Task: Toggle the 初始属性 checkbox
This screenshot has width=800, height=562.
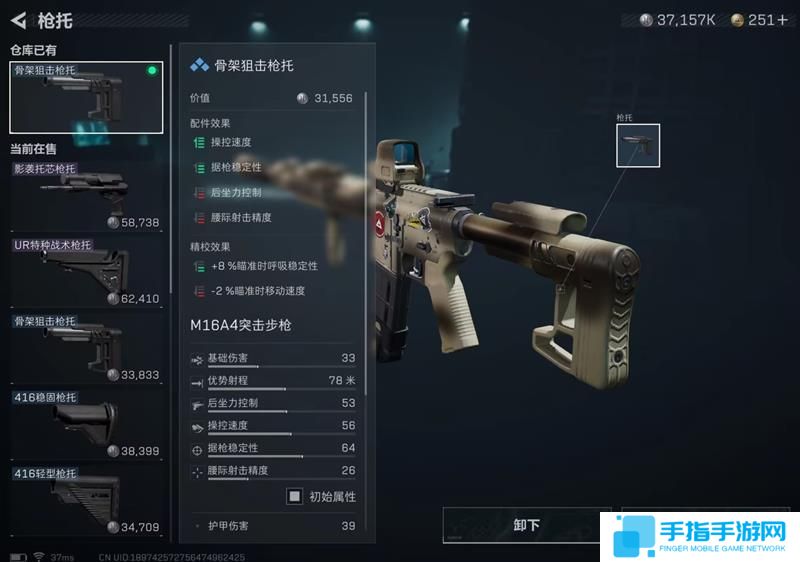Action: point(295,496)
